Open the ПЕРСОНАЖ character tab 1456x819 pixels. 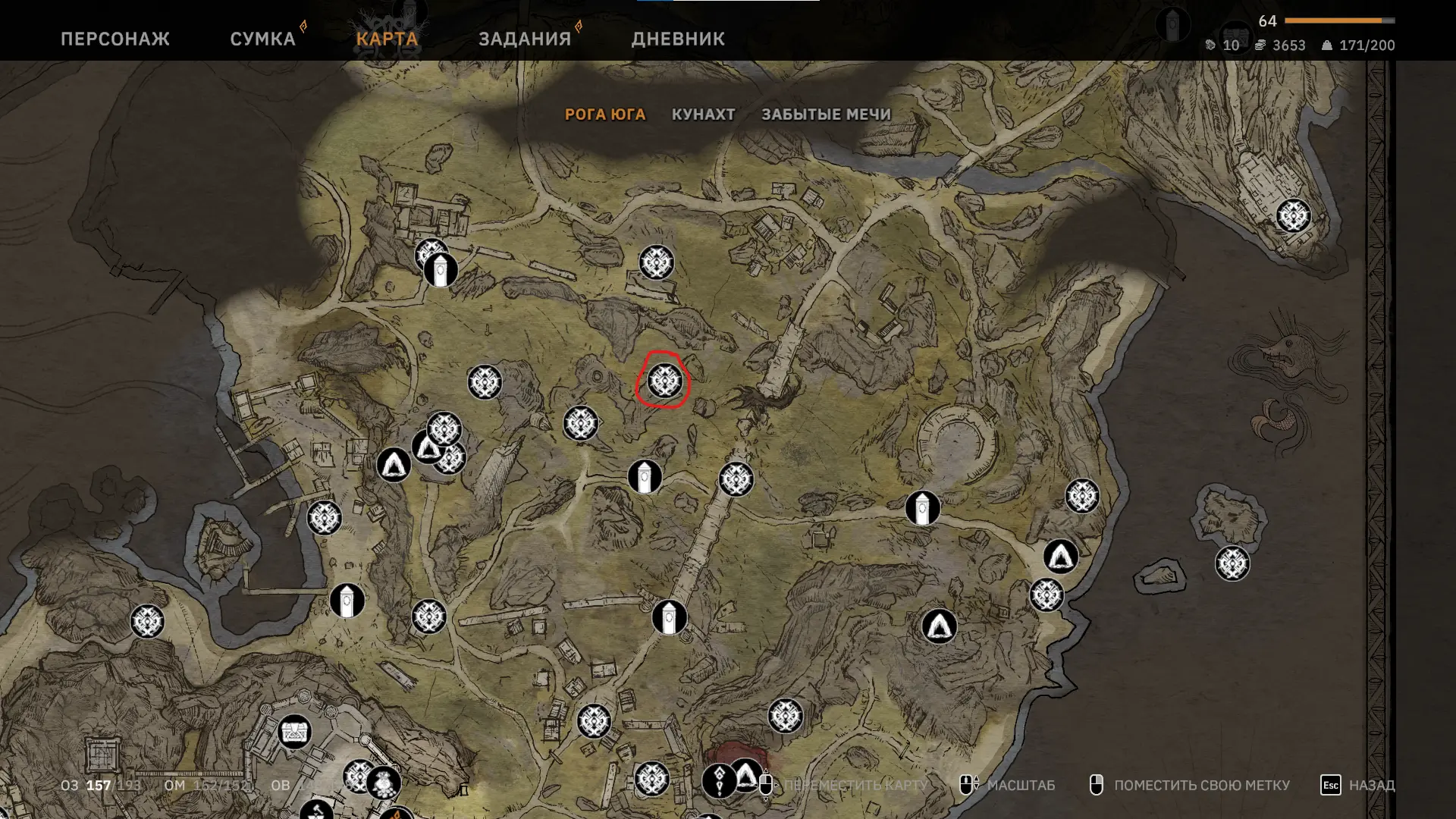coord(115,39)
